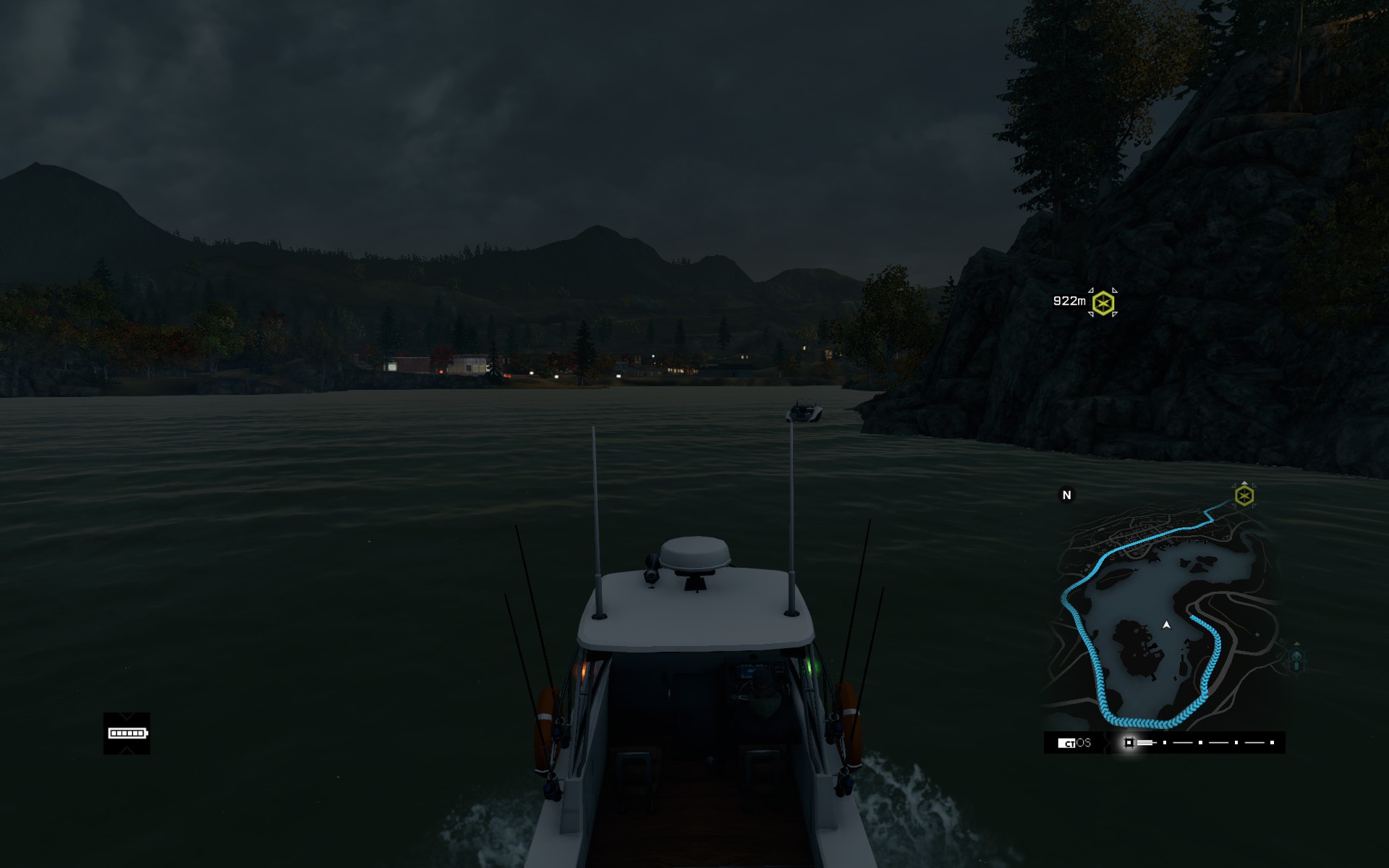Select the yellow hexagon waypoint on the minimap
The image size is (1389, 868).
click(1244, 495)
